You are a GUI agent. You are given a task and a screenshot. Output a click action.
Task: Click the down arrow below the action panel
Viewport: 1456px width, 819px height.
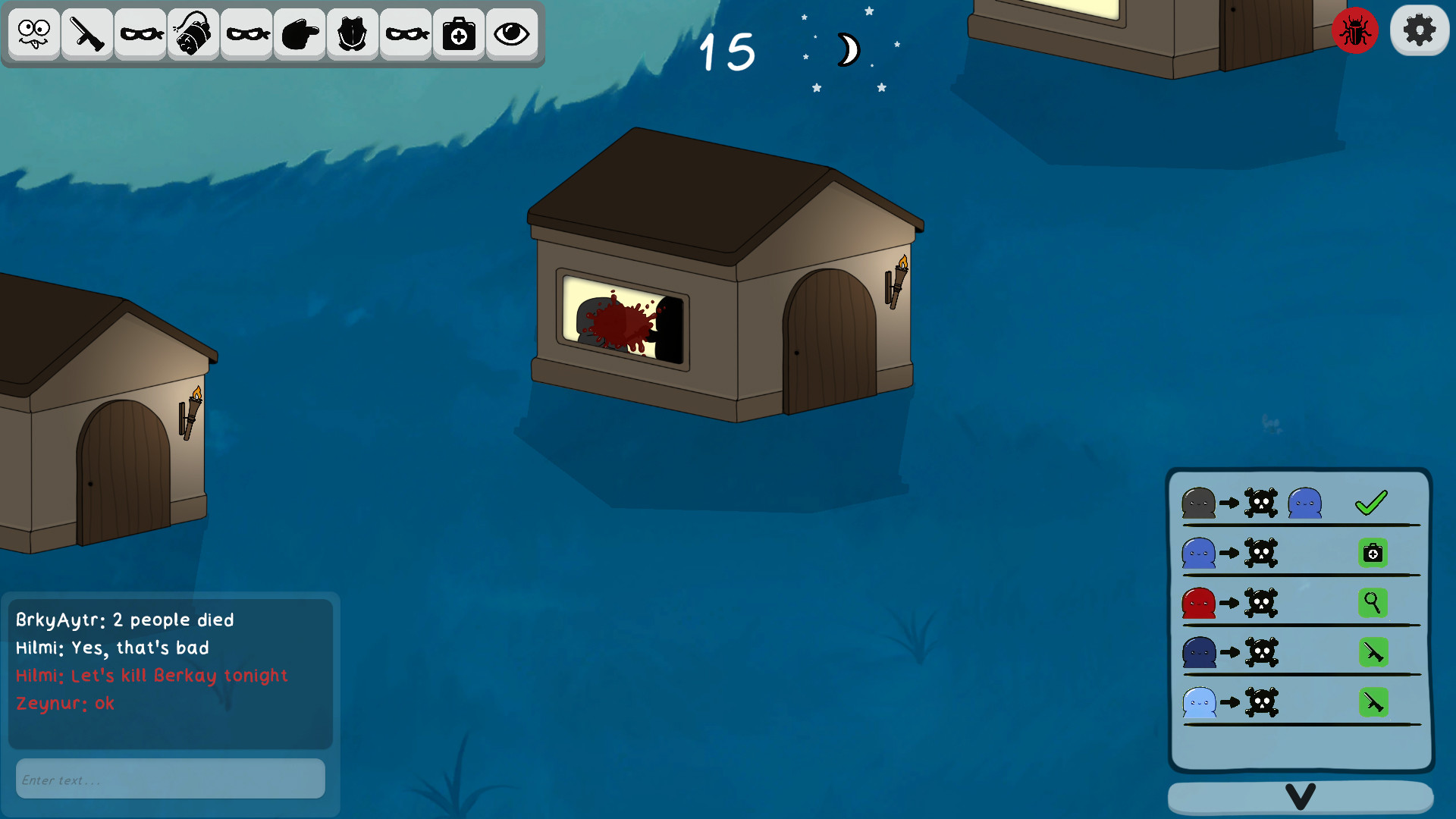coord(1300,796)
